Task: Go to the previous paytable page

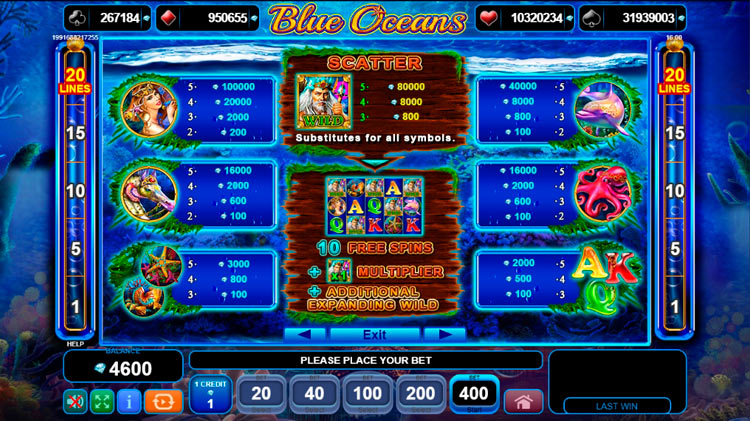Action: coord(304,334)
